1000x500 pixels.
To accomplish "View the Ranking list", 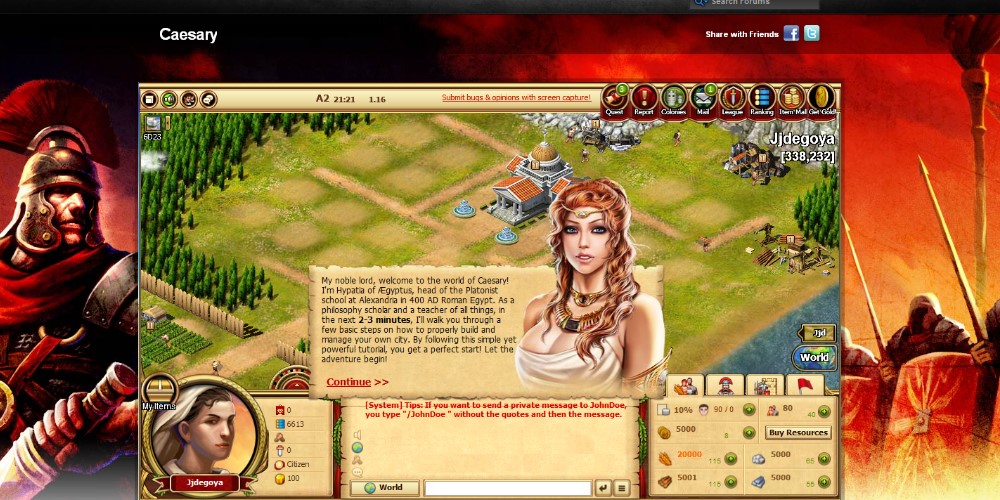I will (x=762, y=99).
